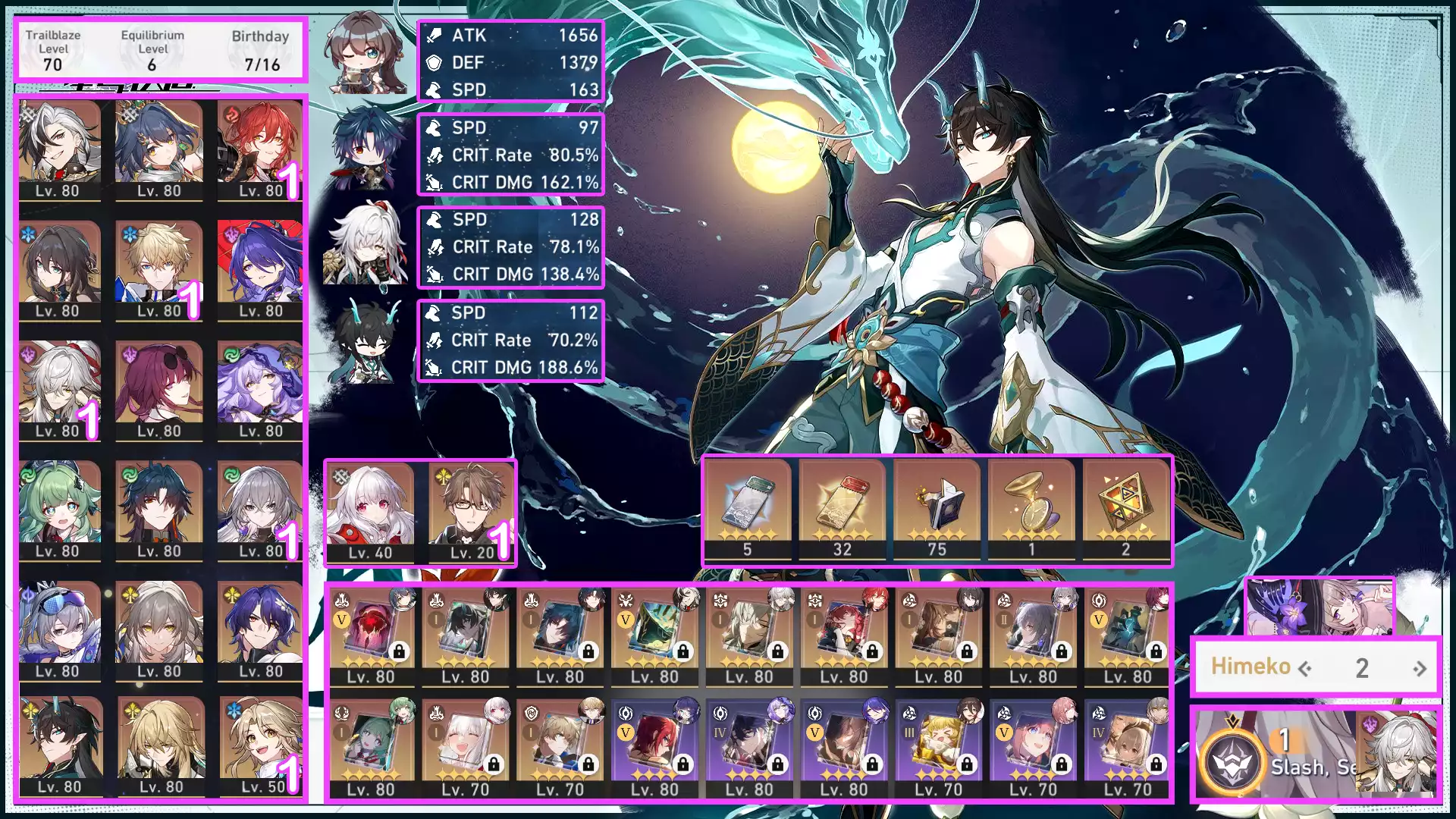Select the yellow chibi light cone
1456x819 pixels.
(x=938, y=747)
